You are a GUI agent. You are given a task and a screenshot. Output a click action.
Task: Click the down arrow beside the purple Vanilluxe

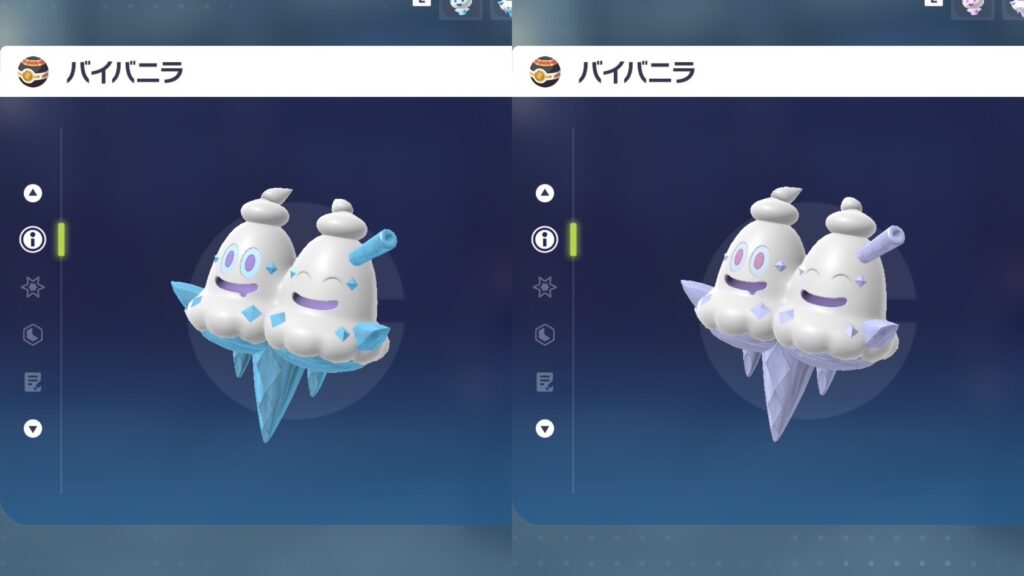click(545, 428)
